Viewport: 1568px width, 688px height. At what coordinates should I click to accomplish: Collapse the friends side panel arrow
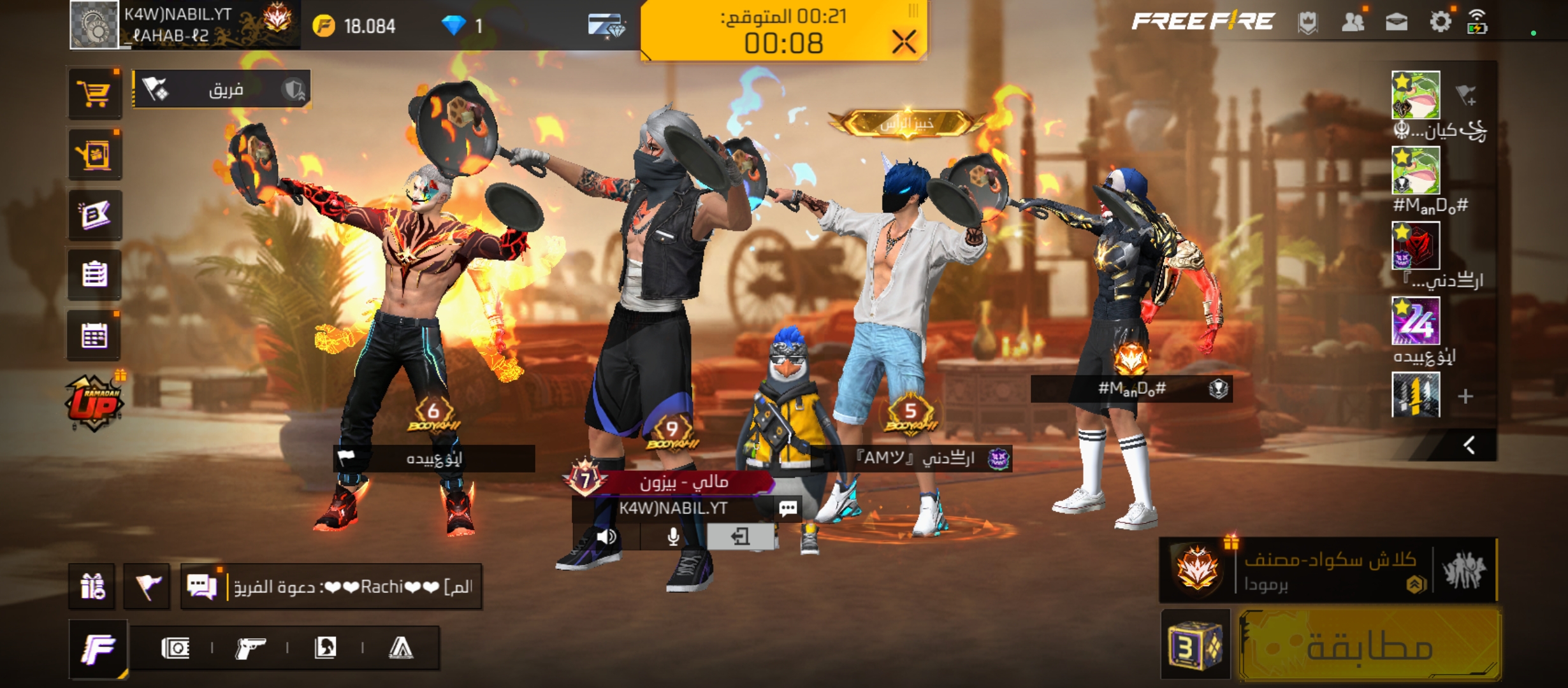[x=1469, y=445]
